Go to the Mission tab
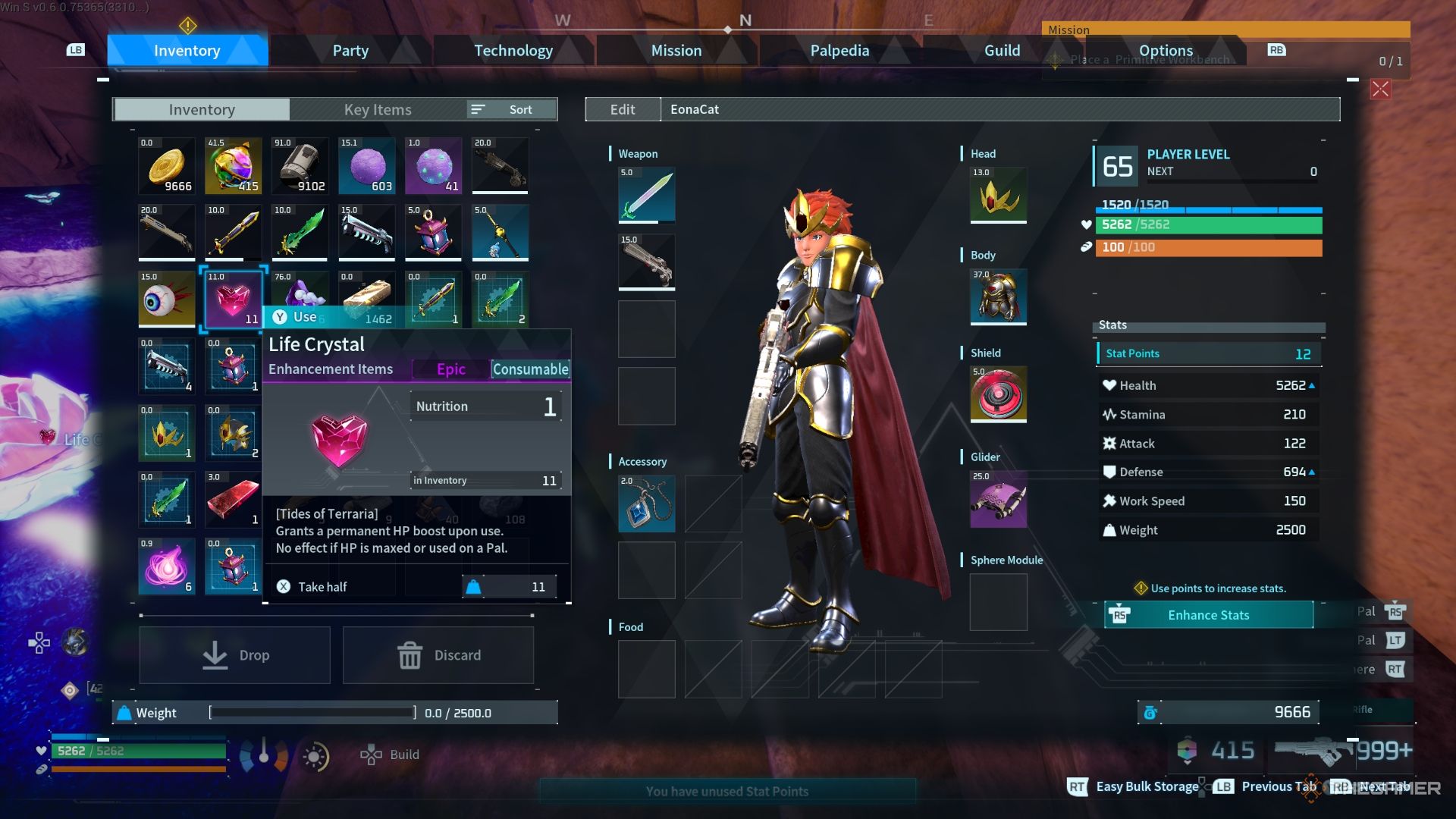This screenshot has height=819, width=1456. 676,51
